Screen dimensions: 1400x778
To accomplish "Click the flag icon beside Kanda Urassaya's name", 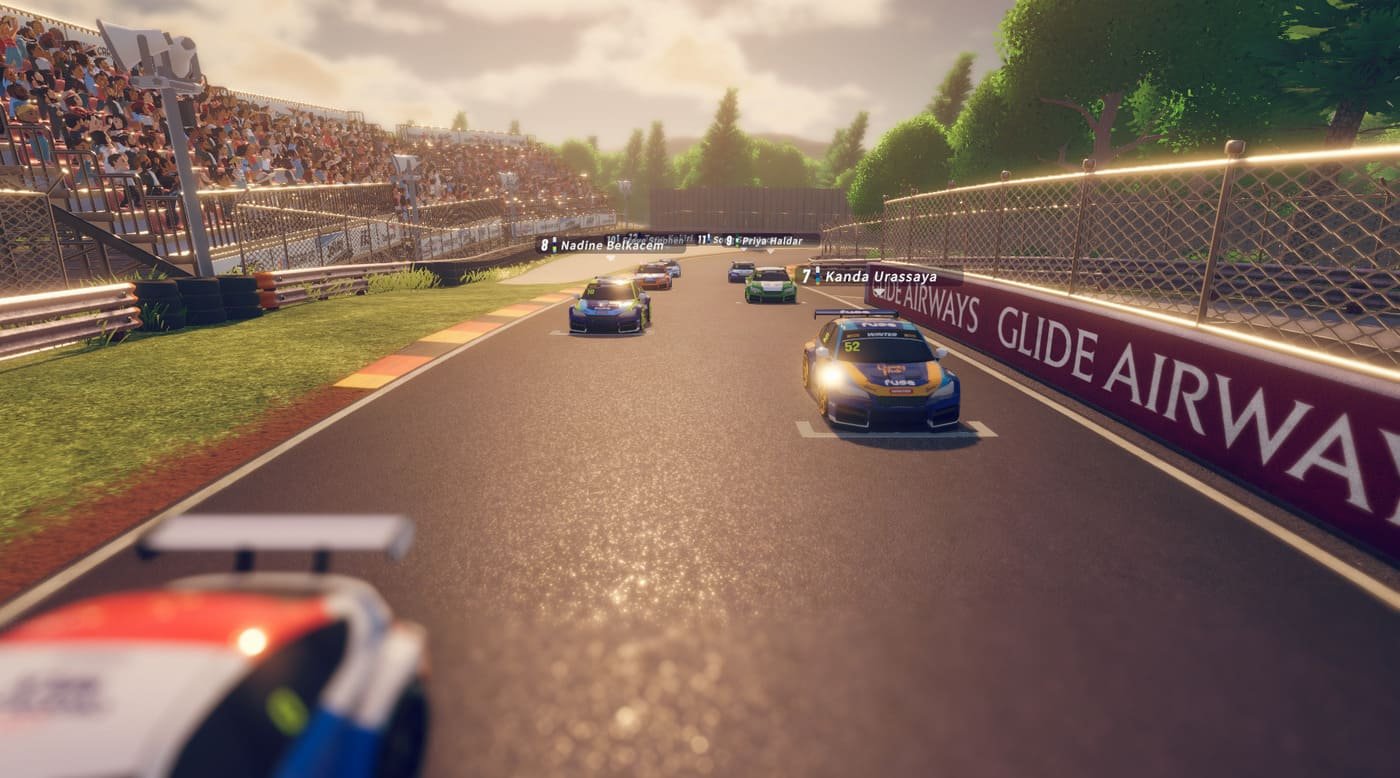I will pyautogui.click(x=817, y=274).
